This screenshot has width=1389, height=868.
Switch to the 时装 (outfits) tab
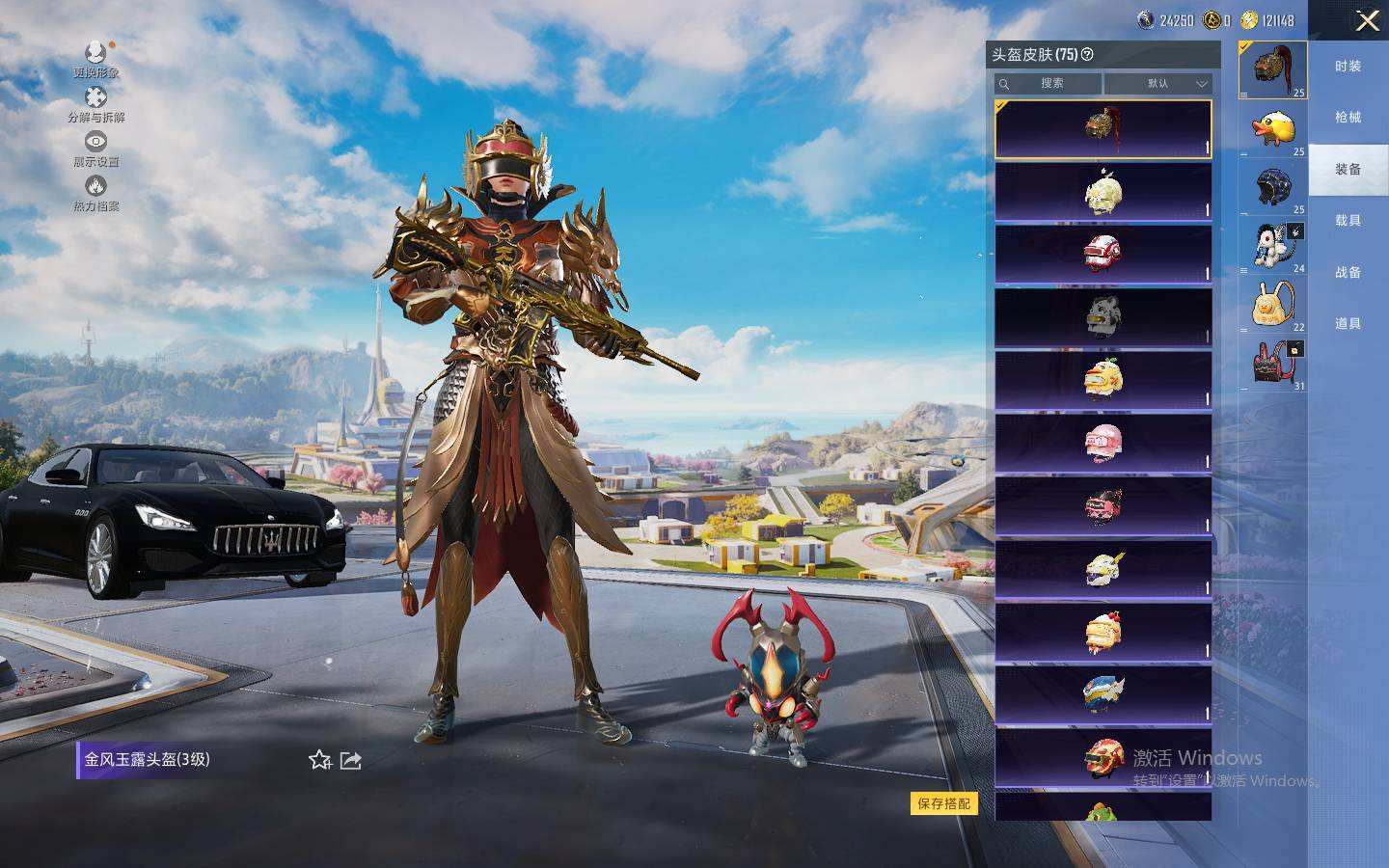(1348, 67)
